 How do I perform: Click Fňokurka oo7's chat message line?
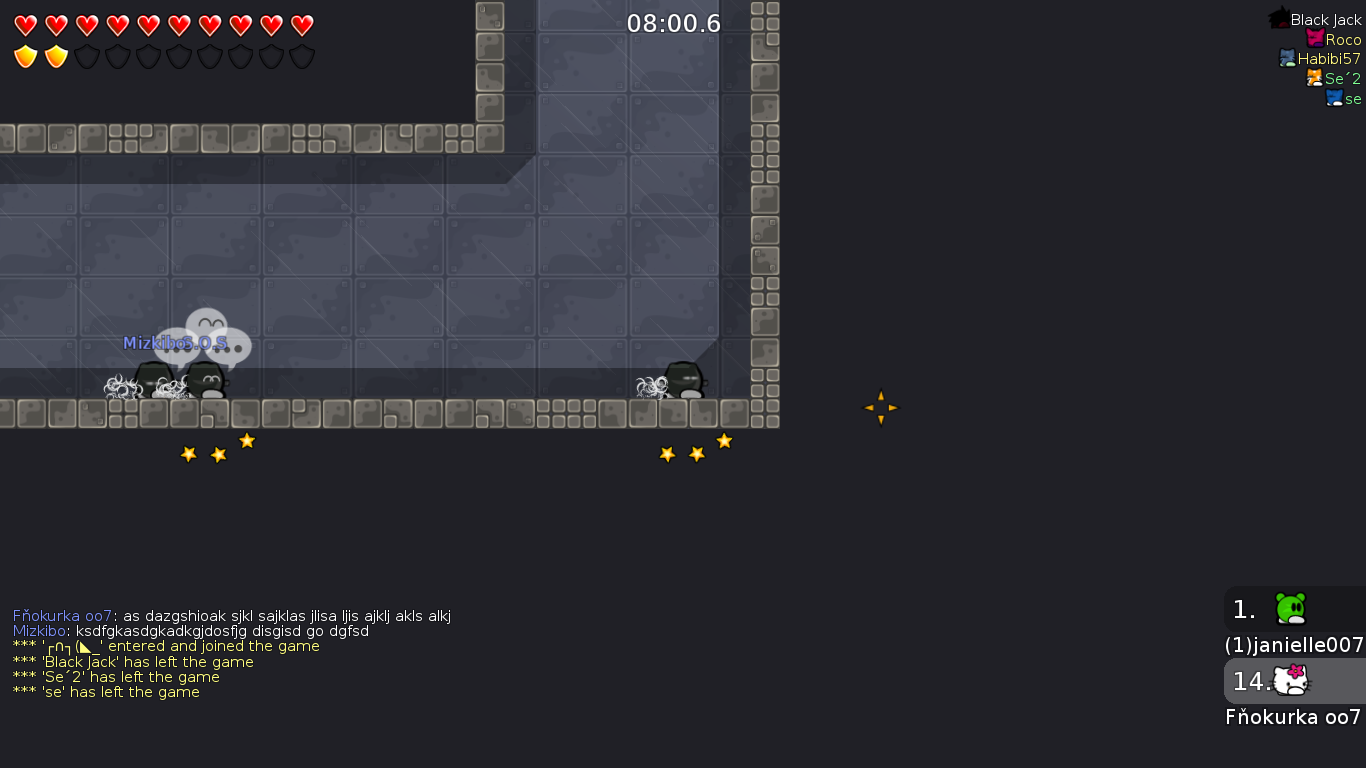[232, 616]
